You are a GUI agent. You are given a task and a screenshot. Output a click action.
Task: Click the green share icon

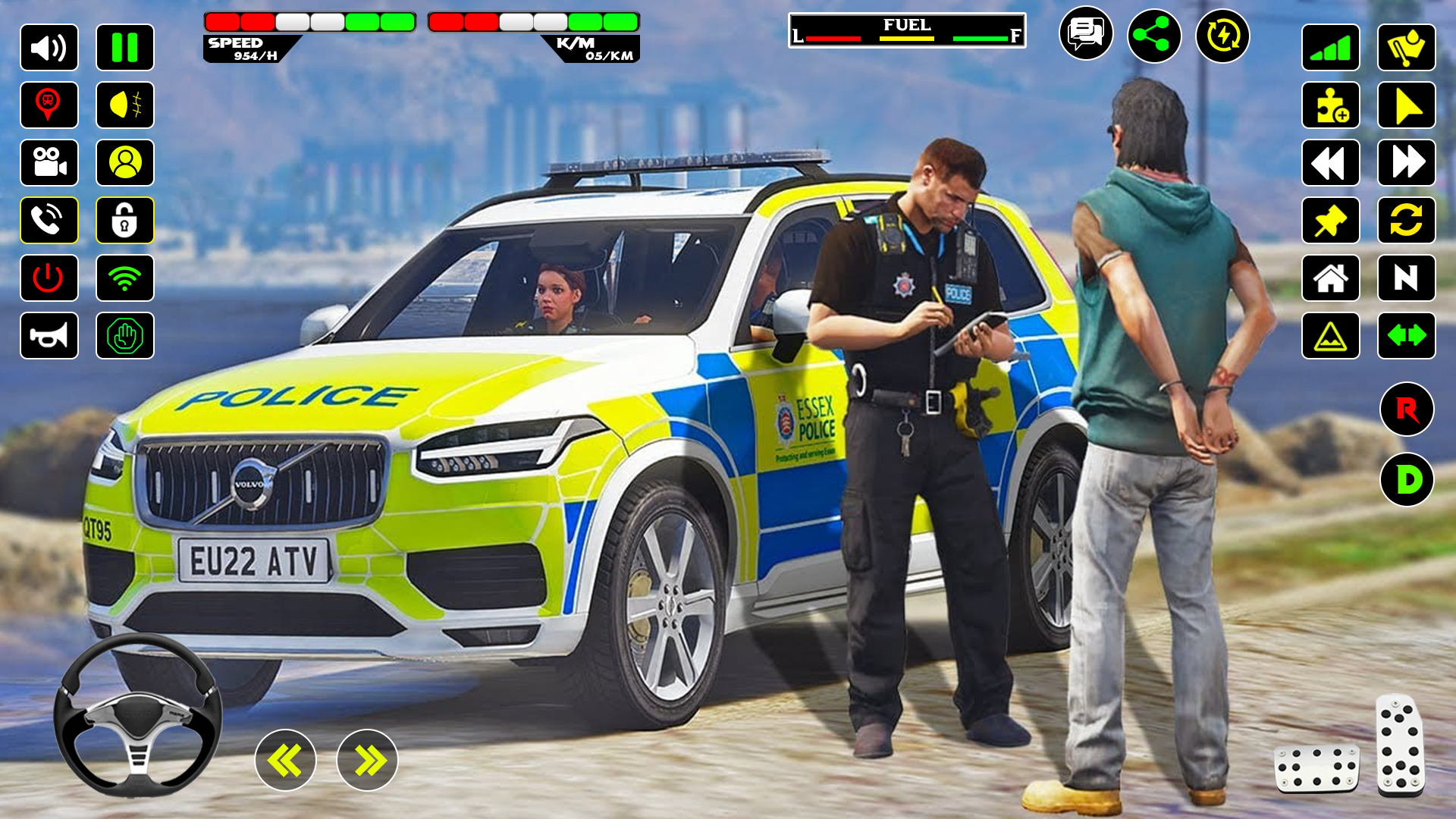click(1154, 36)
